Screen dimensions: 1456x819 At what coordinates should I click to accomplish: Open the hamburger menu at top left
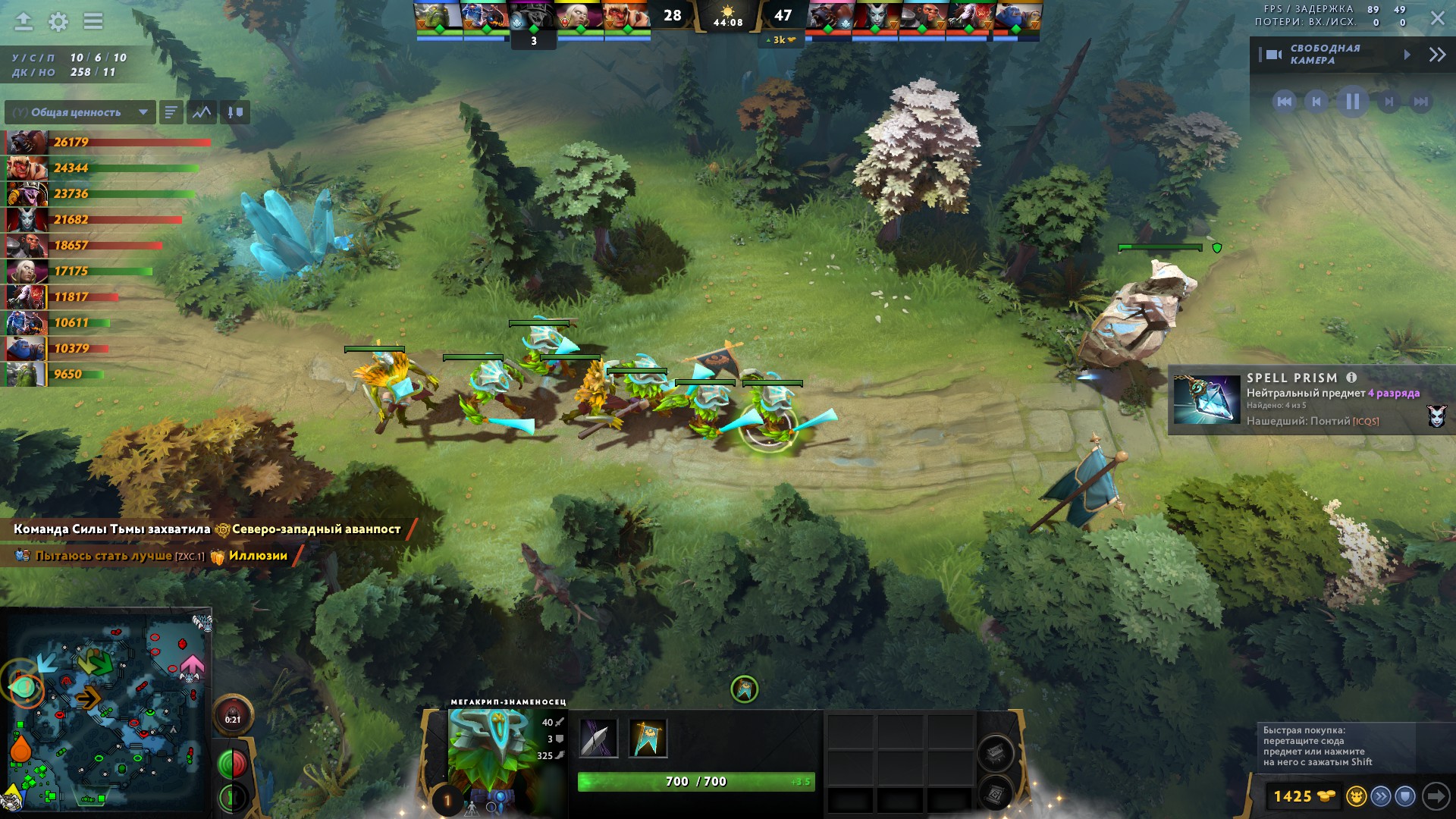point(93,20)
